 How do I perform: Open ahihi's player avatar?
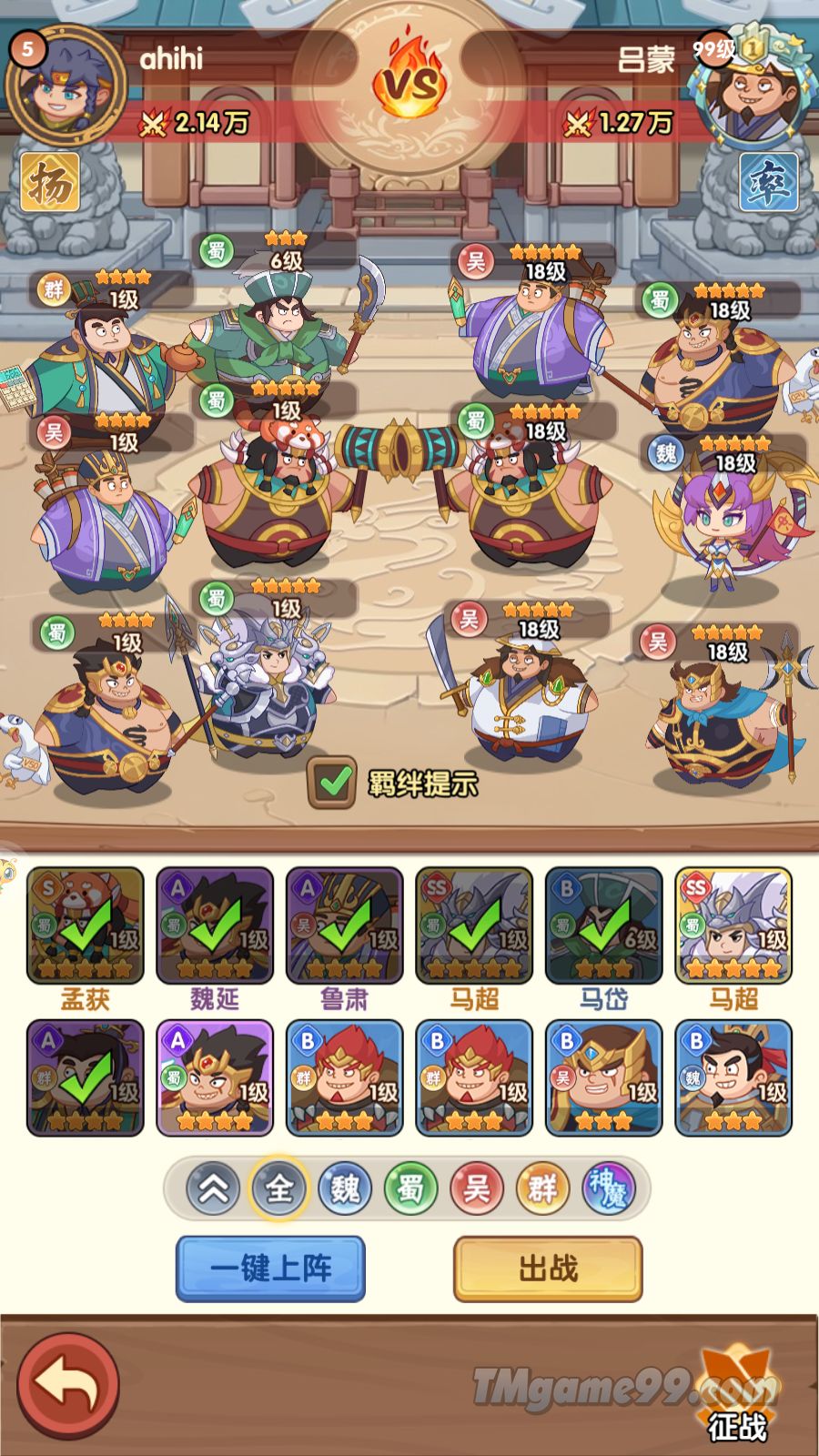coord(64,86)
